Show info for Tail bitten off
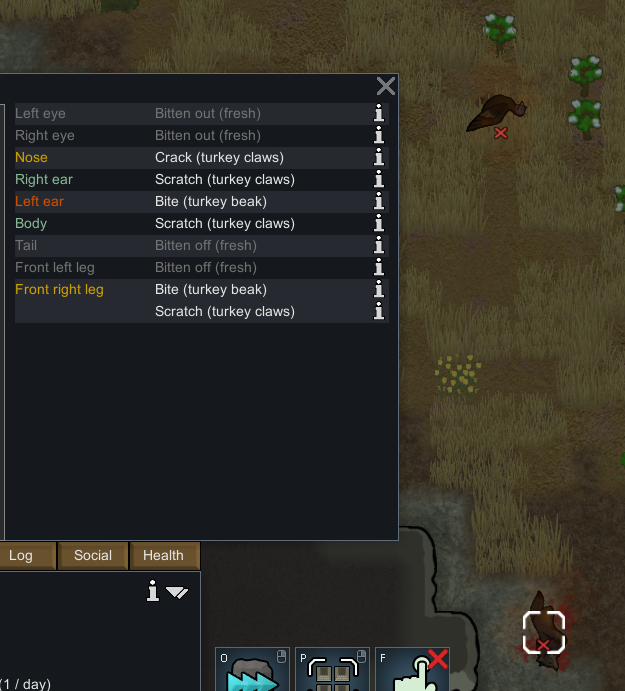The image size is (625, 691). (x=379, y=245)
